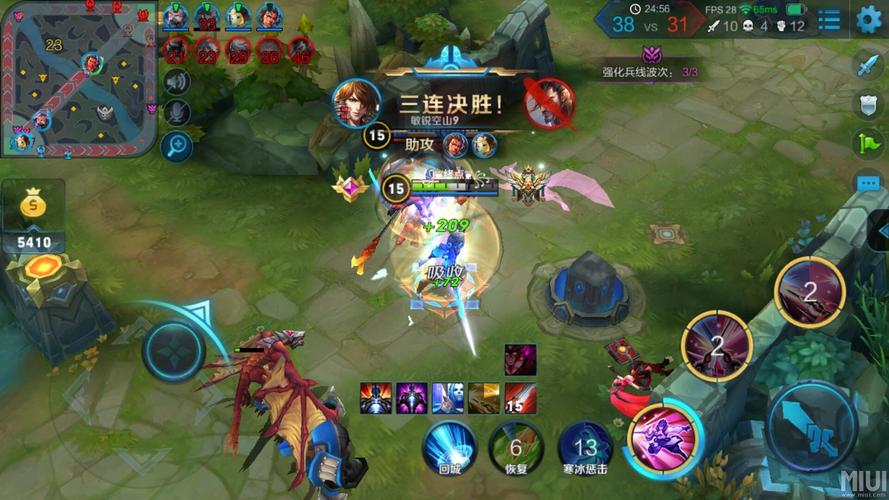Tap the shield retreat signal
The image size is (889, 500).
866,105
